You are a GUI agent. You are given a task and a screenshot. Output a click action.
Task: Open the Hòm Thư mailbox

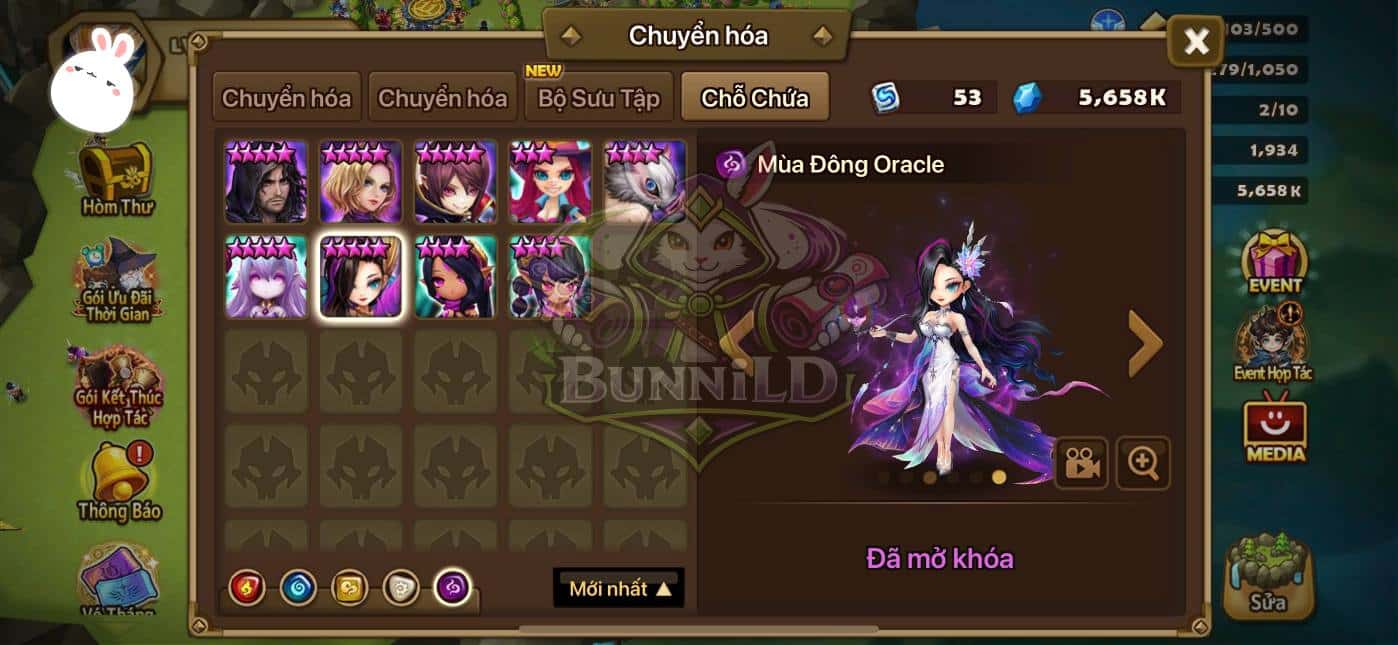pyautogui.click(x=115, y=180)
